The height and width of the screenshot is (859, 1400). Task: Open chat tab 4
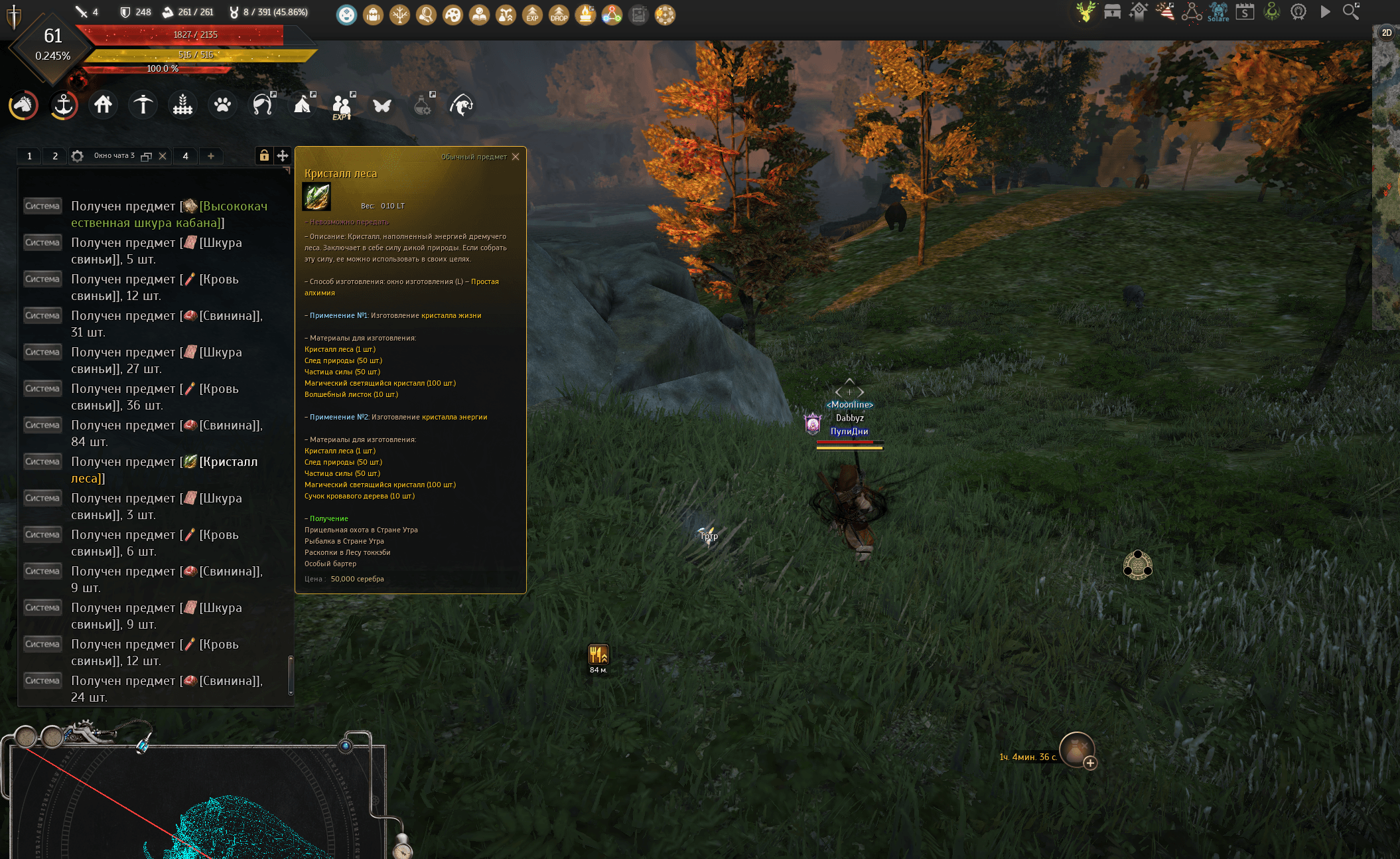click(x=186, y=156)
